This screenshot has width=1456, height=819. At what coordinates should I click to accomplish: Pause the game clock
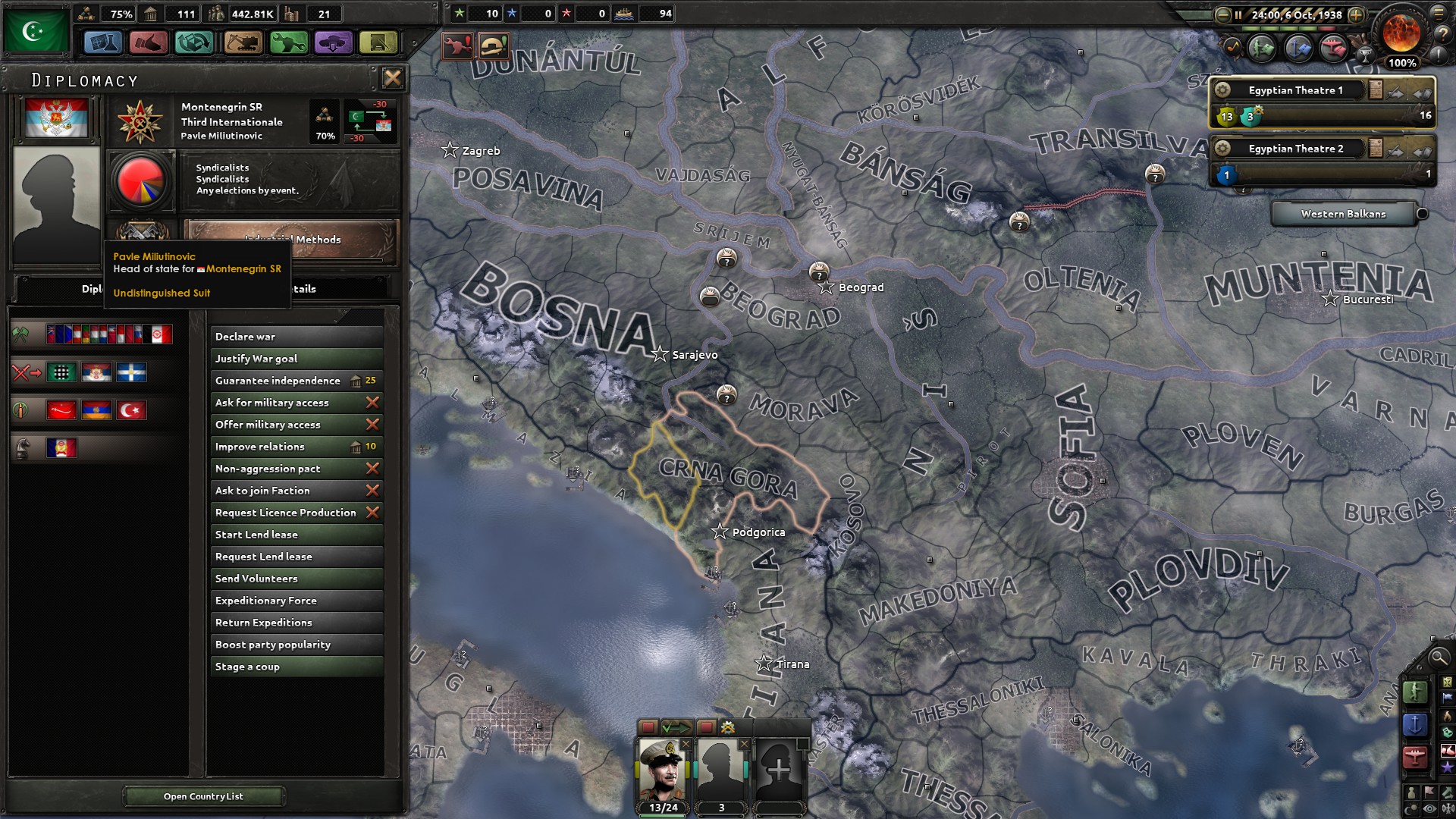click(x=1239, y=14)
